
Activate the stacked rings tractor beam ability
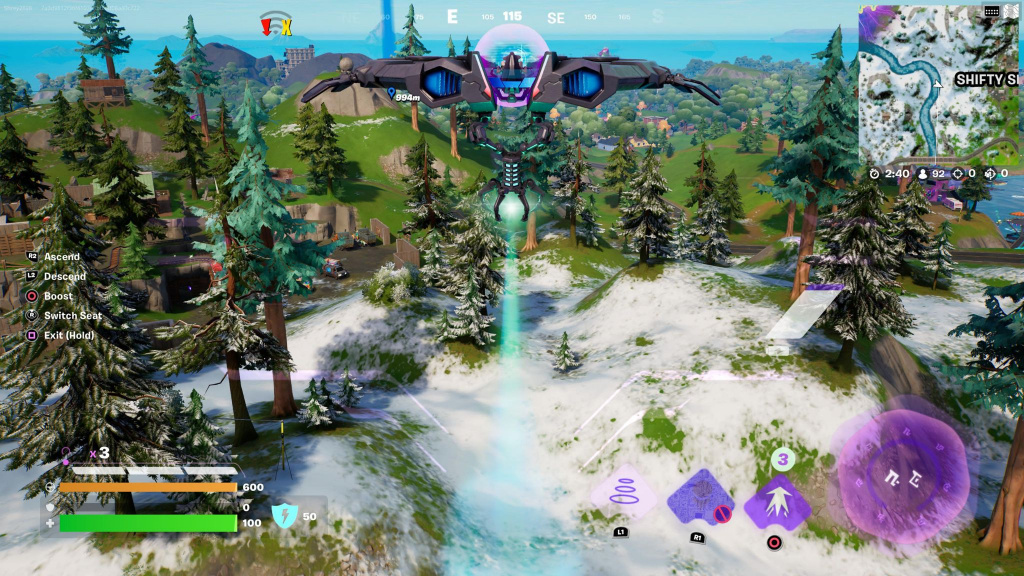622,495
